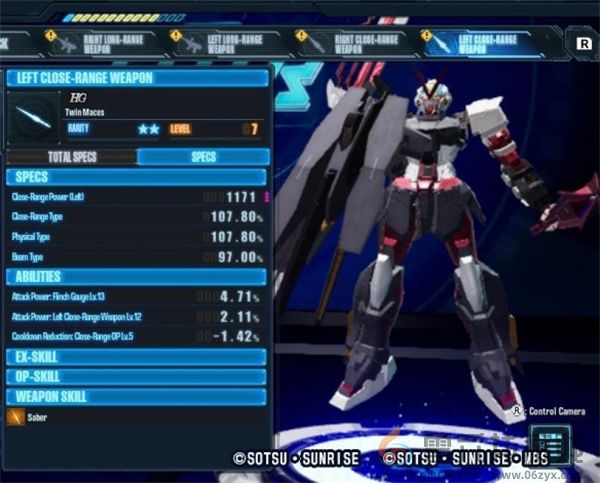
Task: Click the Specs section header
Action: click(x=137, y=177)
